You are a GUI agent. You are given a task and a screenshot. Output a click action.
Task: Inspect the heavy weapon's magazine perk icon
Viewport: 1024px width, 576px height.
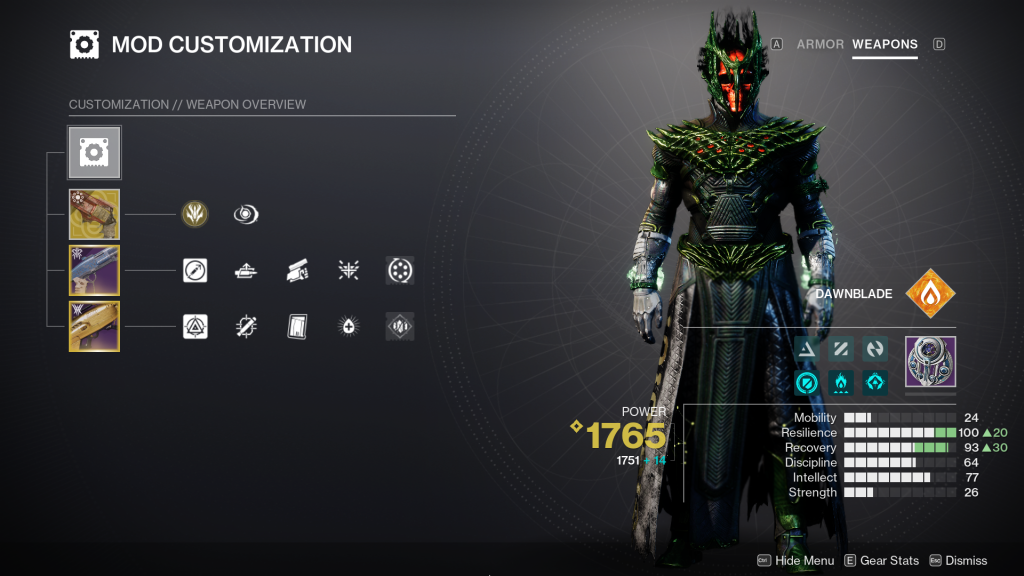coord(297,326)
